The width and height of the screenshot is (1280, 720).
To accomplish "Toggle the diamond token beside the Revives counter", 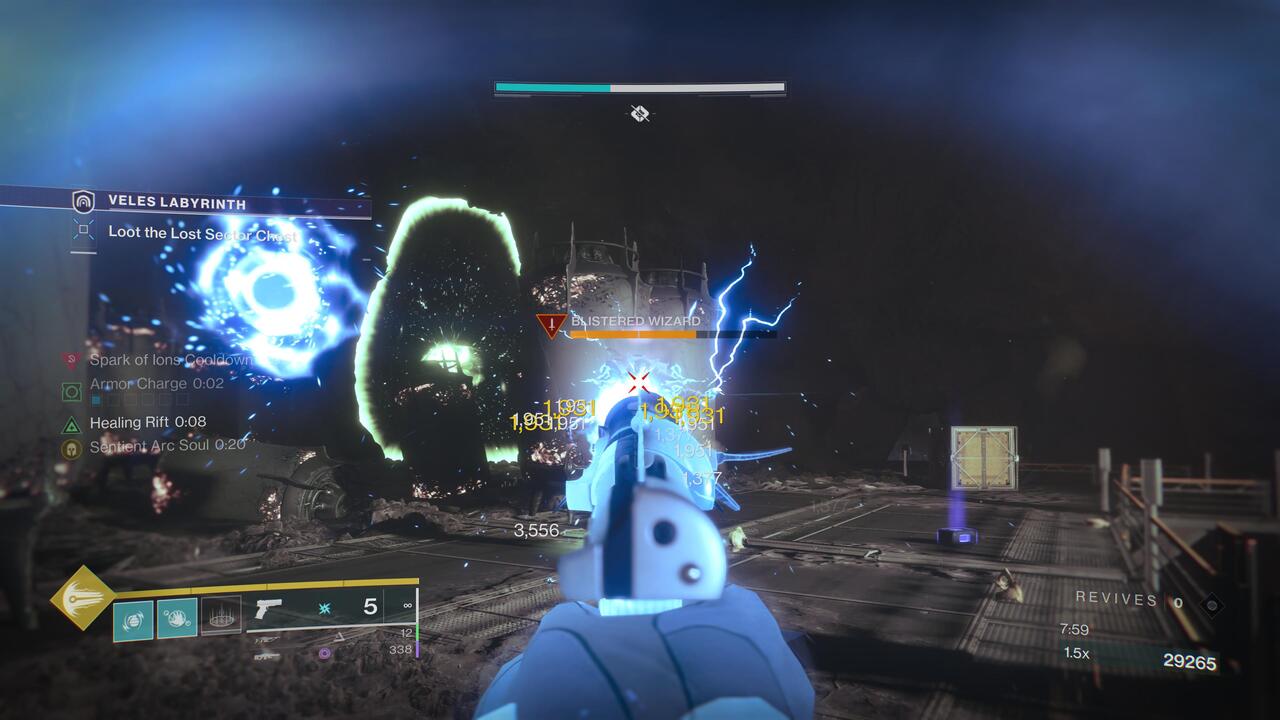I will tap(1211, 605).
